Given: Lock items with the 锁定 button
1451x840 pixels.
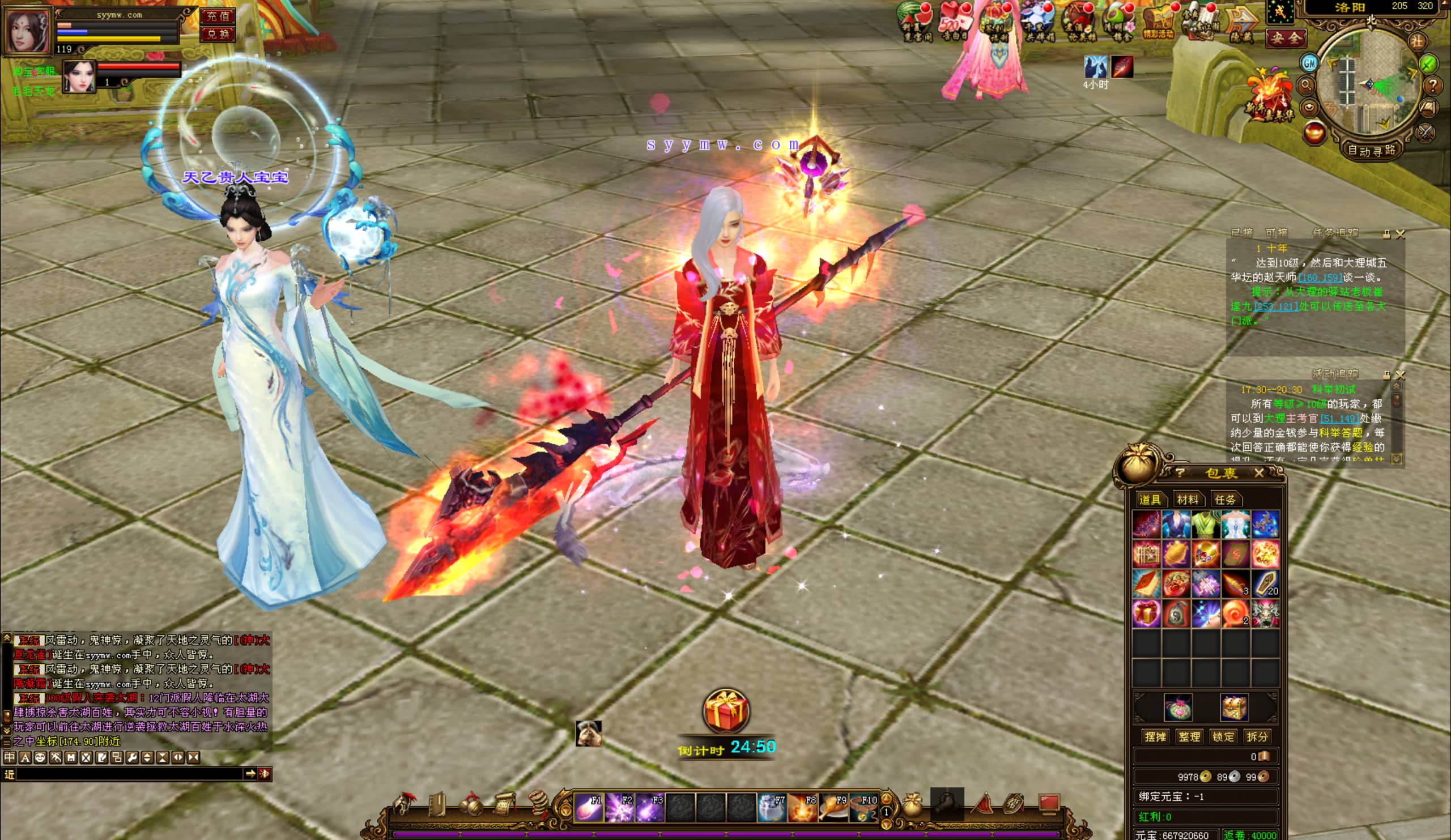Looking at the screenshot, I should [1223, 737].
